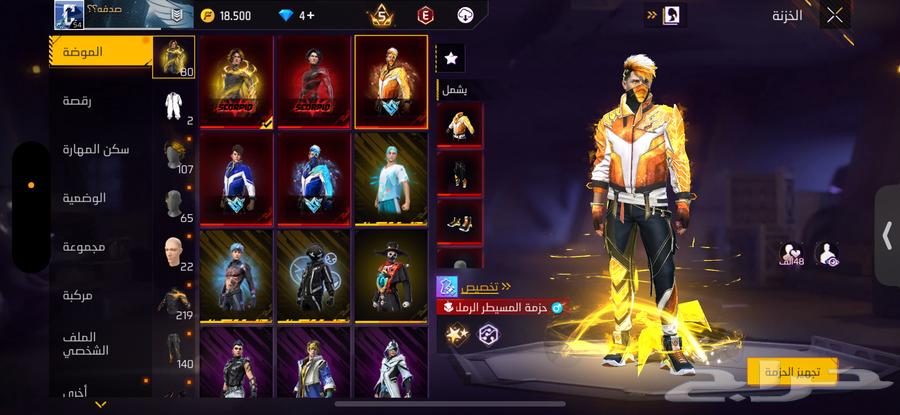Select the yellow Scorpio bundle tile
Viewport: 900px width, 415px height.
pos(236,82)
